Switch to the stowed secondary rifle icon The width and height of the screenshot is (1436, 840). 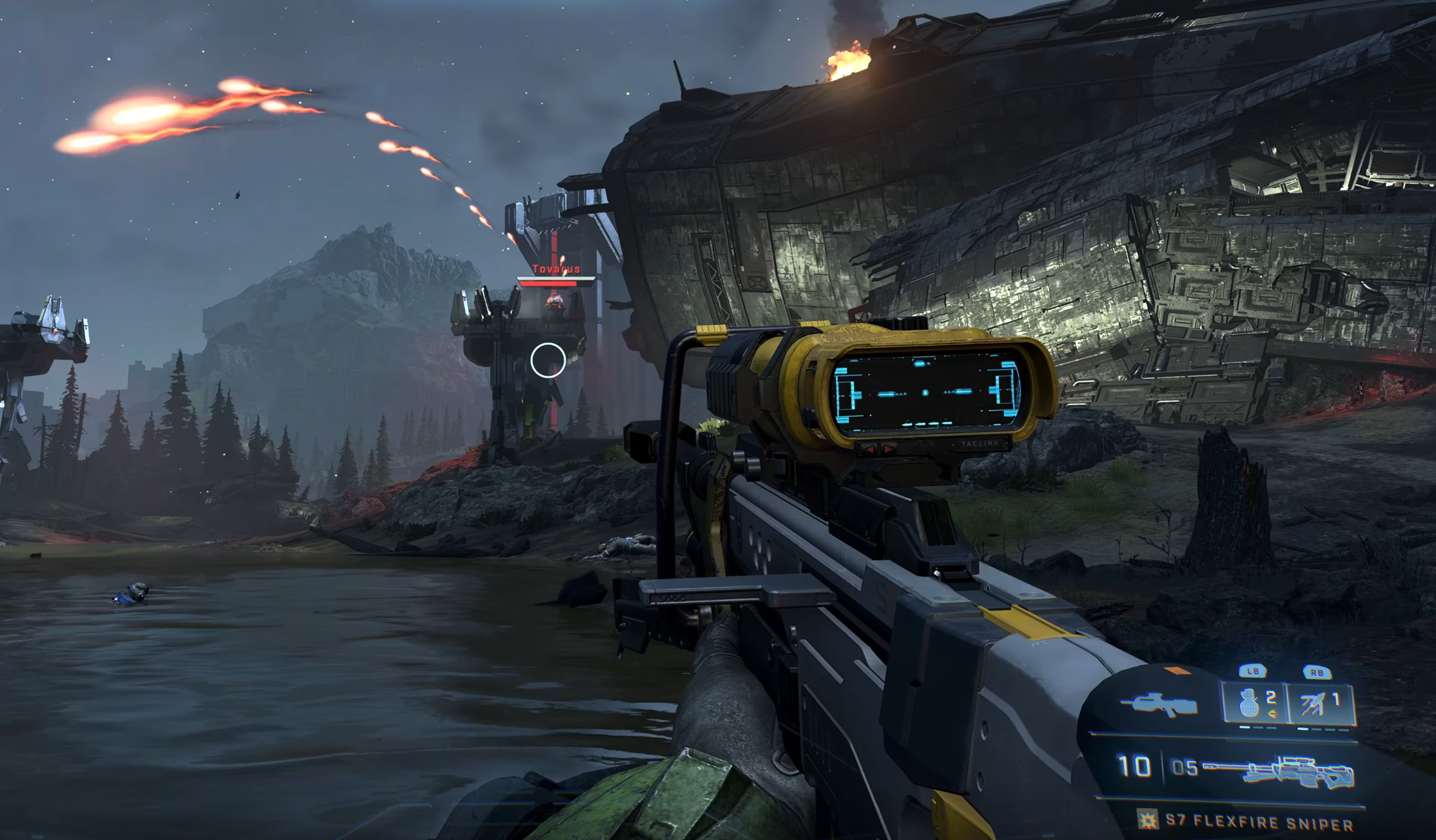click(1160, 705)
